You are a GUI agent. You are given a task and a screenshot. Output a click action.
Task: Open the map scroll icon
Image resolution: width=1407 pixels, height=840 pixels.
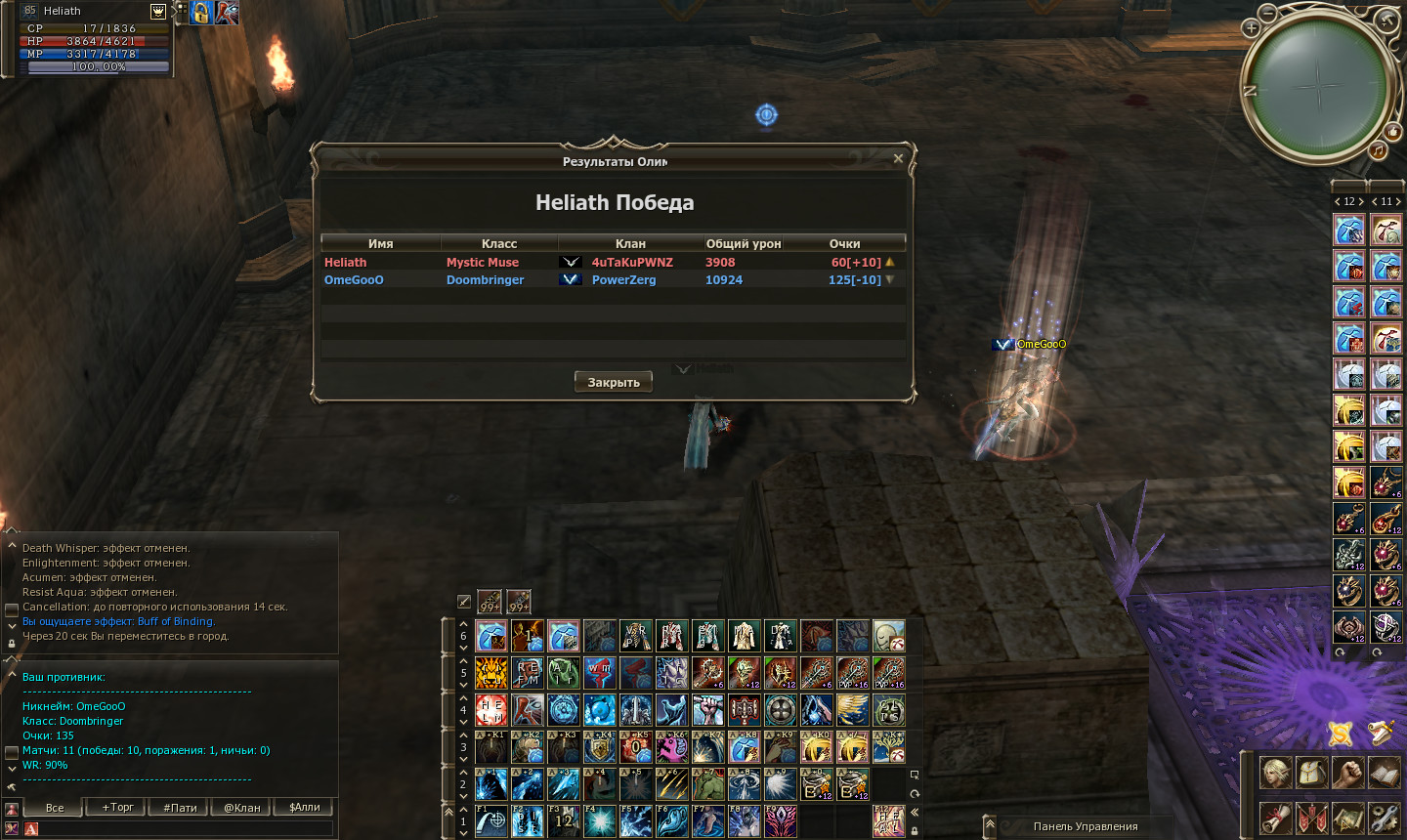pos(1347,817)
